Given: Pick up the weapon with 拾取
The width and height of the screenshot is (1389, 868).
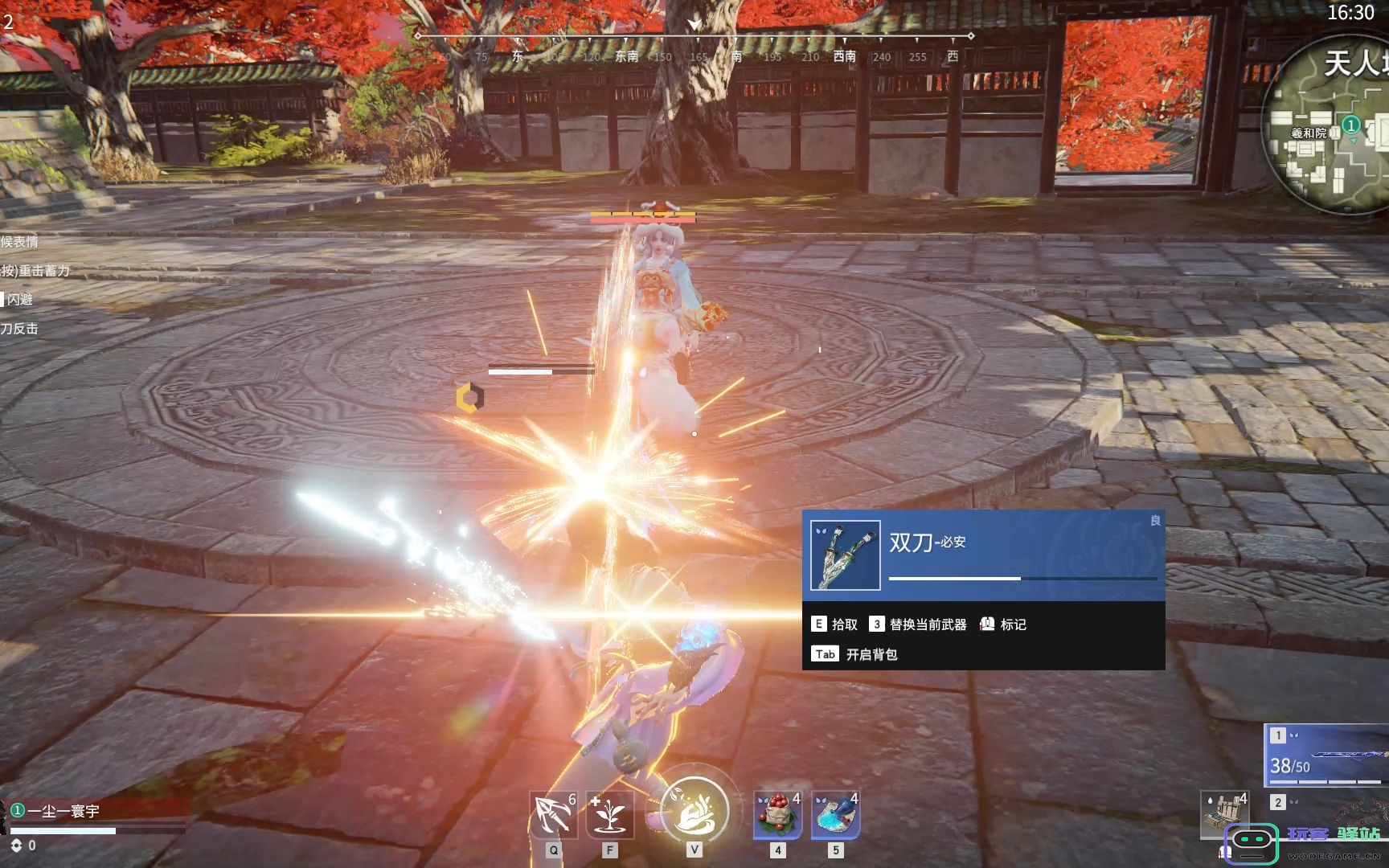Looking at the screenshot, I should tap(834, 624).
